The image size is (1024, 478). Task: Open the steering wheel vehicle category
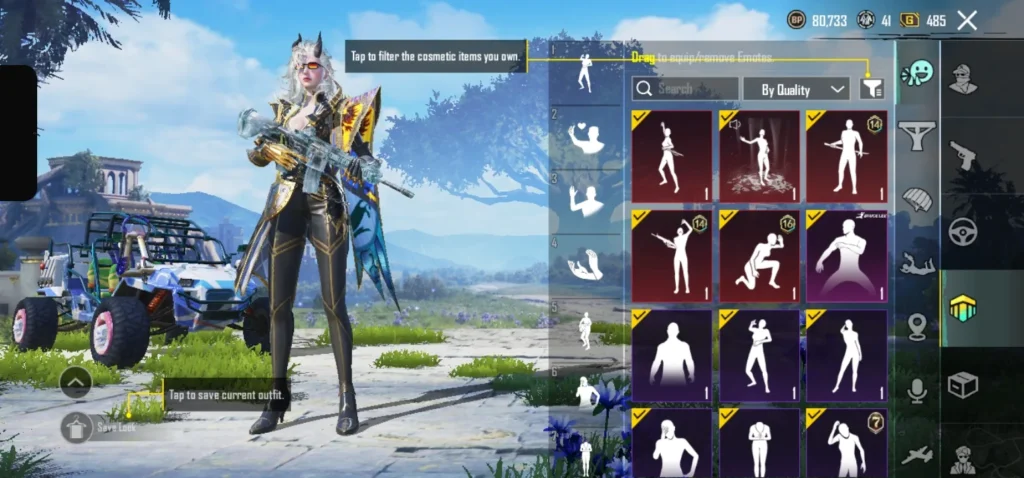point(963,230)
